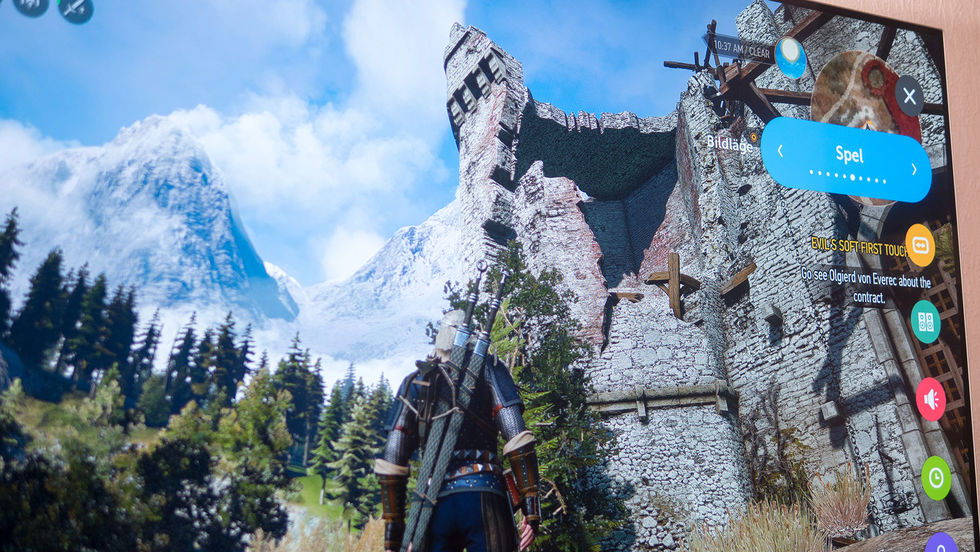Open the green sleep timer setting
Screen dimensions: 980x552
pyautogui.click(x=936, y=477)
